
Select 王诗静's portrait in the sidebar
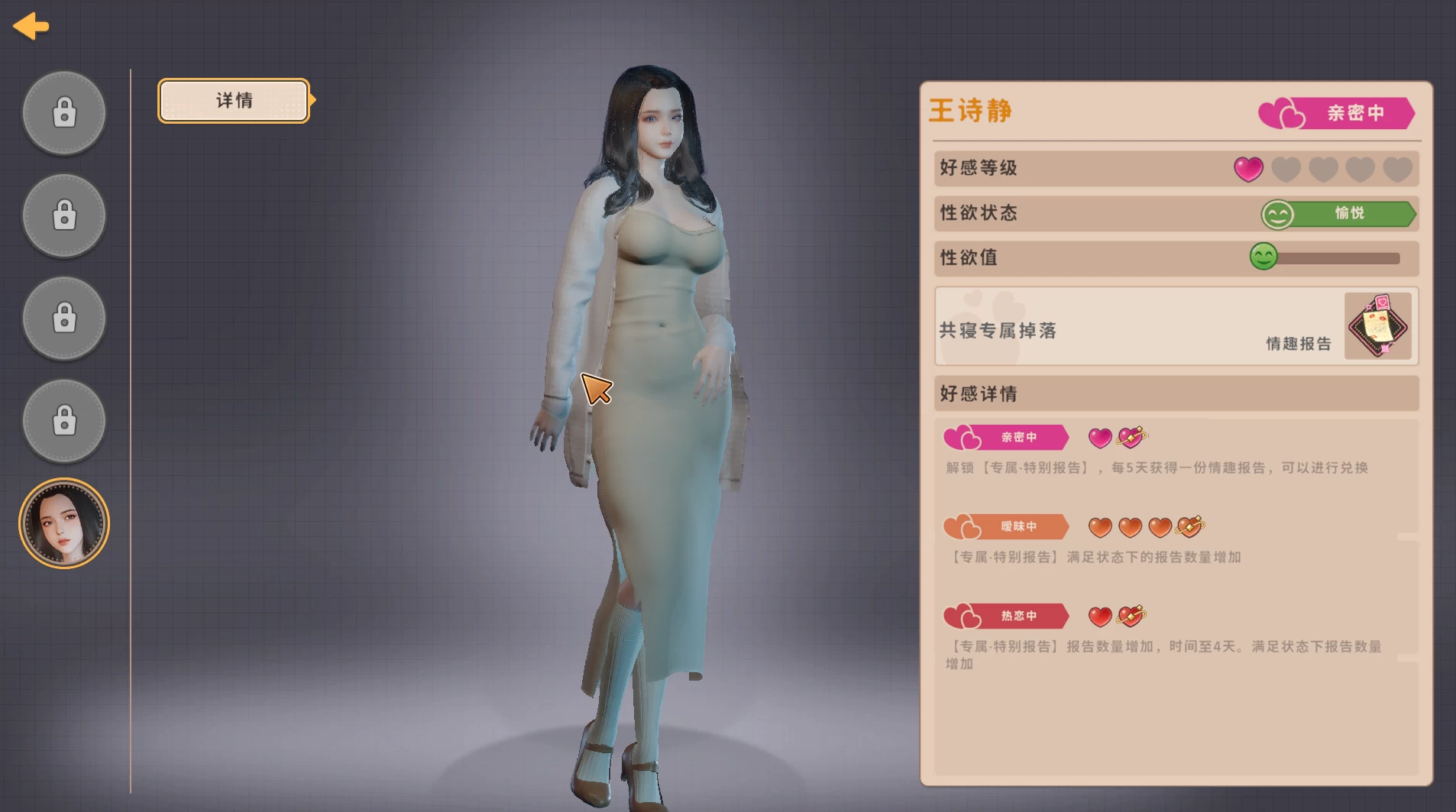click(64, 522)
